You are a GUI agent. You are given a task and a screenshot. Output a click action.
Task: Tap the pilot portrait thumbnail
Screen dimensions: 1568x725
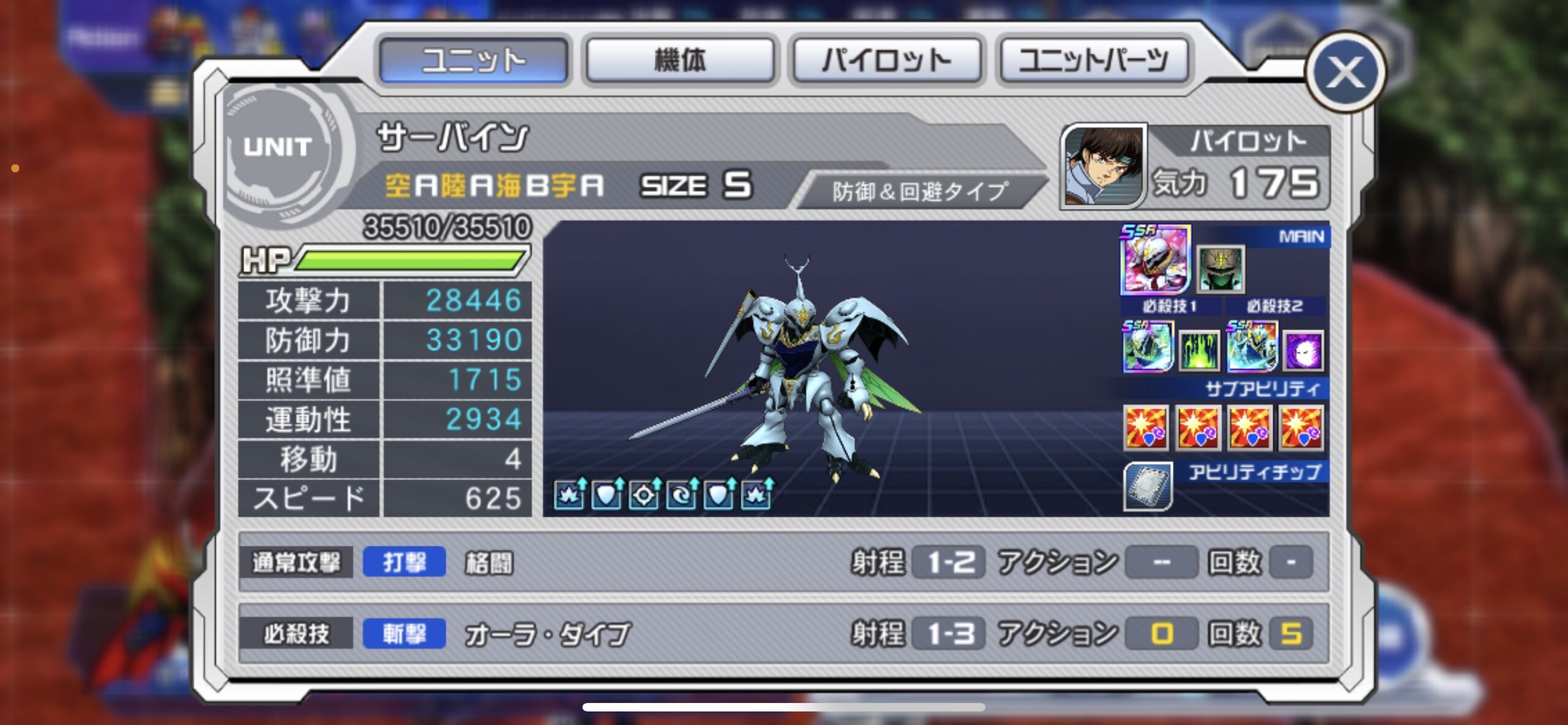click(x=1103, y=165)
